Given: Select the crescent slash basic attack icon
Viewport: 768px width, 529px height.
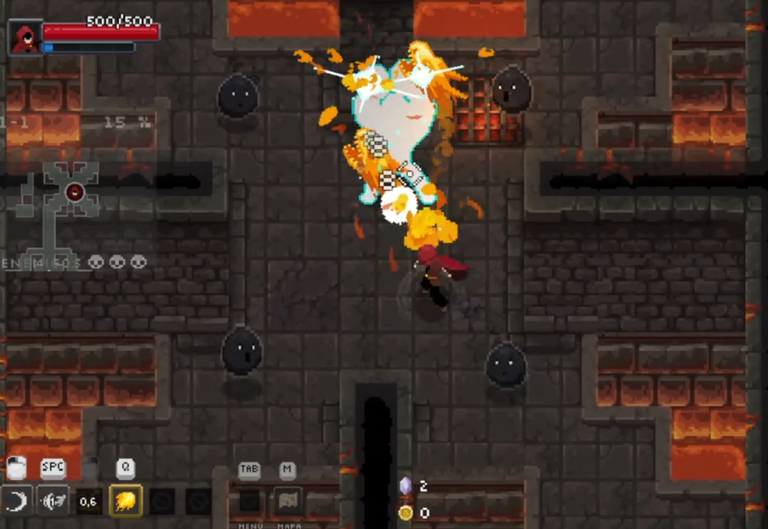Looking at the screenshot, I should click(x=15, y=501).
